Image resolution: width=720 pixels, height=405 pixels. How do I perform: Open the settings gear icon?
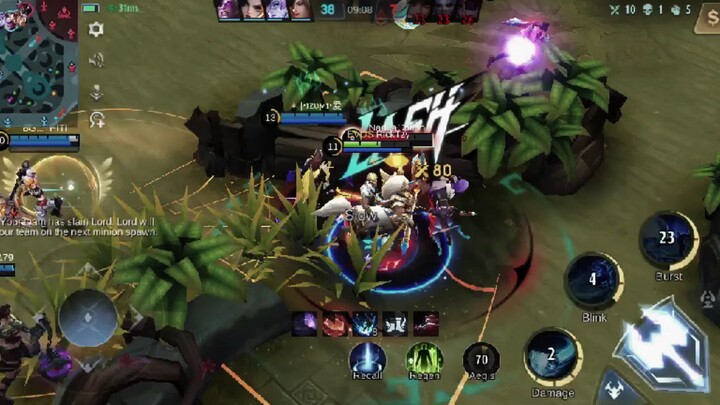pos(96,29)
